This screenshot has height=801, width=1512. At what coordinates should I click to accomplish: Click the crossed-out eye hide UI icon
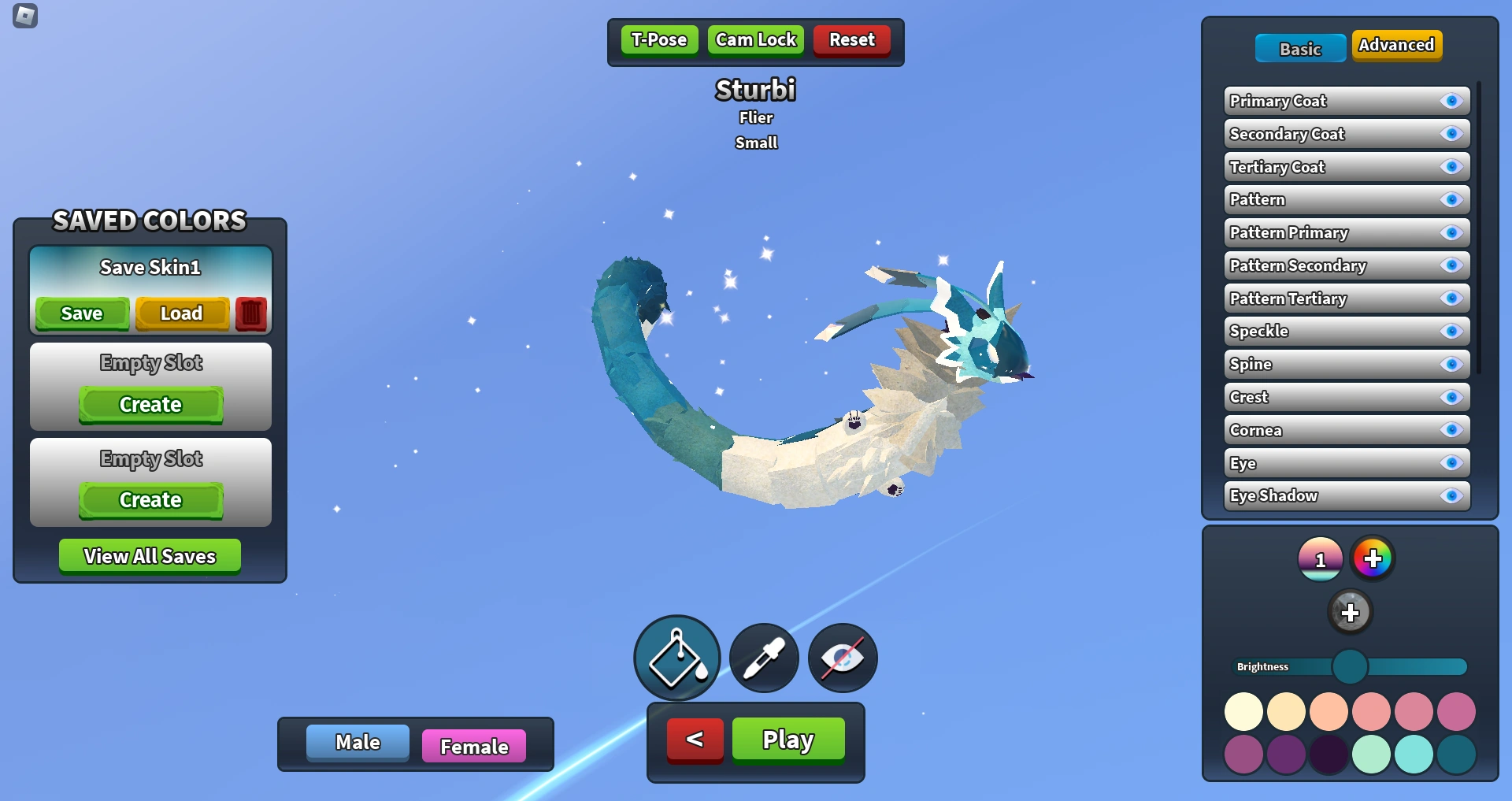(x=841, y=658)
